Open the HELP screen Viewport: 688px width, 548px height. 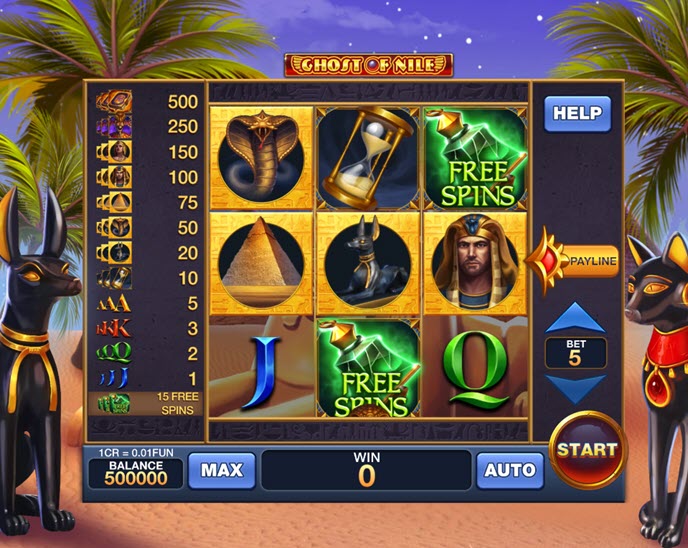point(577,113)
